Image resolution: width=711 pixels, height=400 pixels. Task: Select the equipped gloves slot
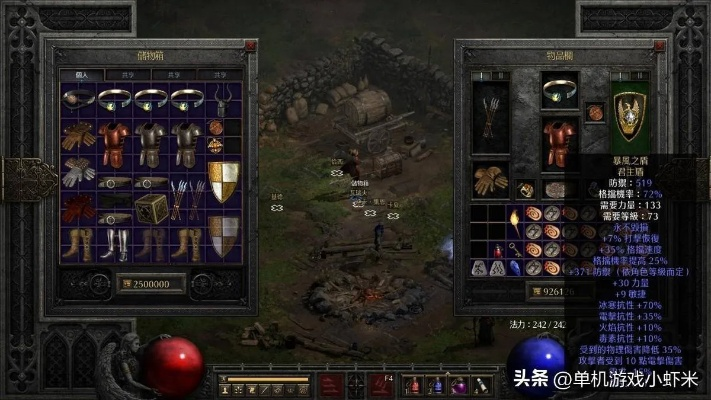click(491, 180)
